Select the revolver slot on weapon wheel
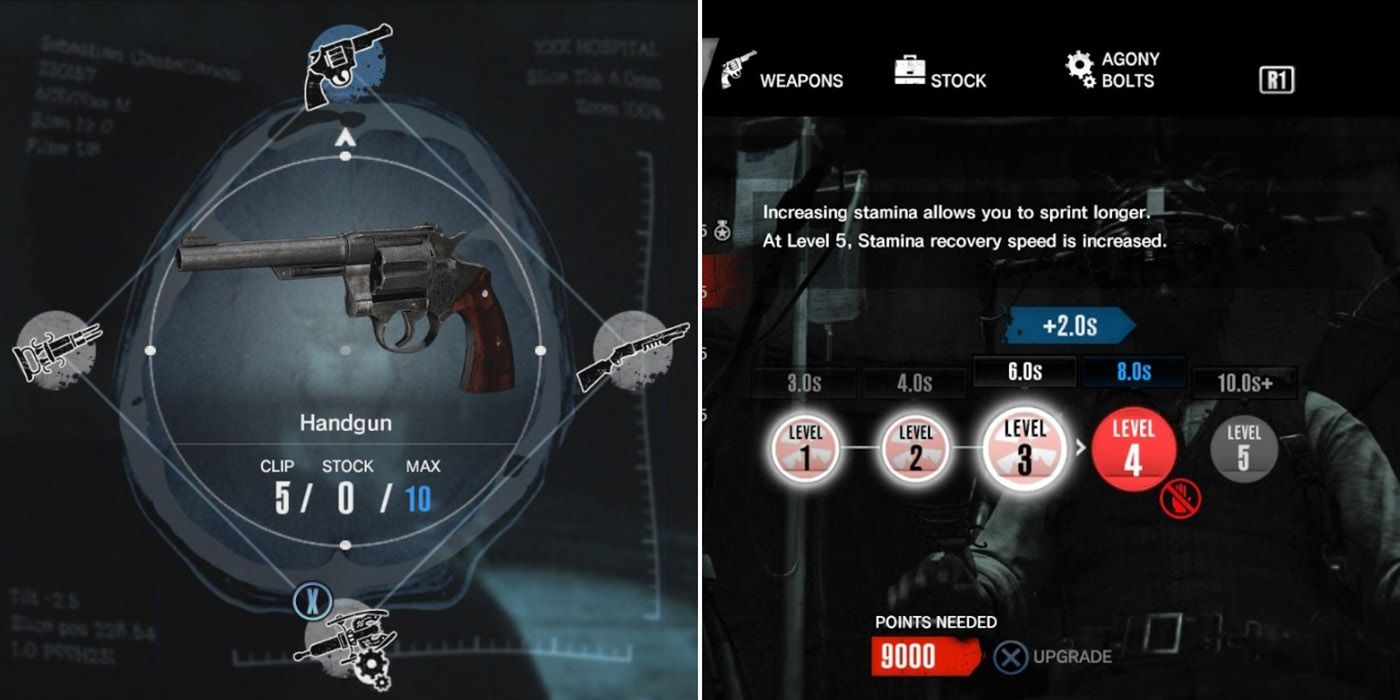The width and height of the screenshot is (1400, 700). 347,62
